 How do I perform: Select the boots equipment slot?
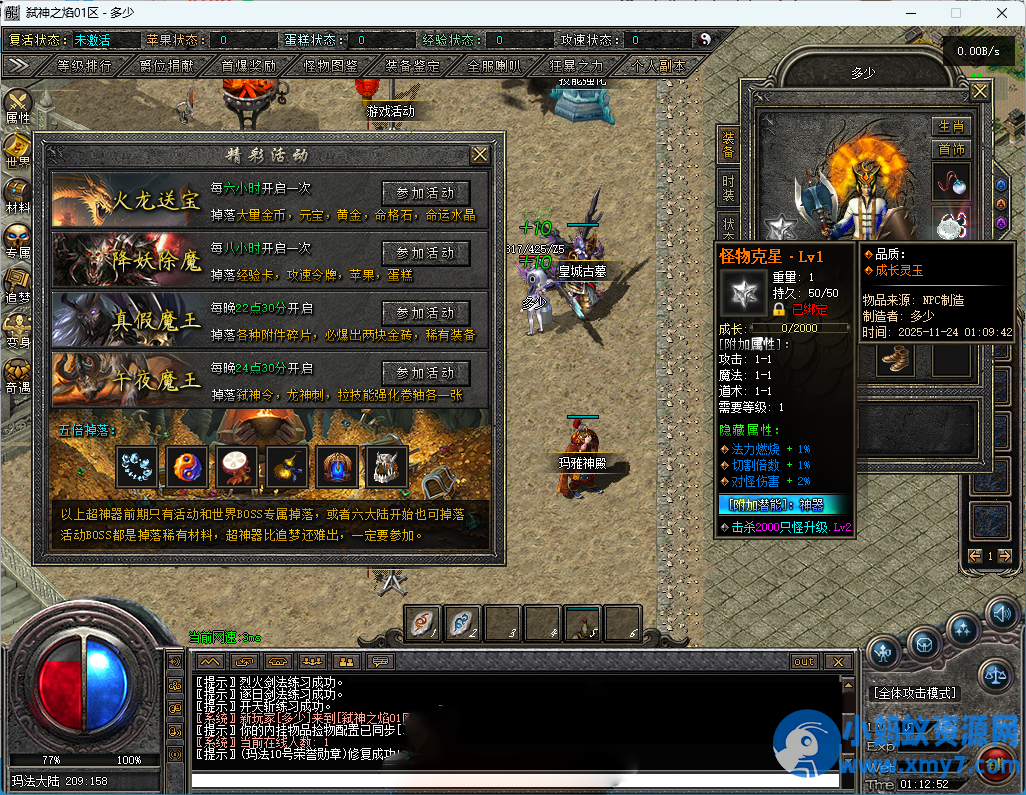click(x=894, y=359)
